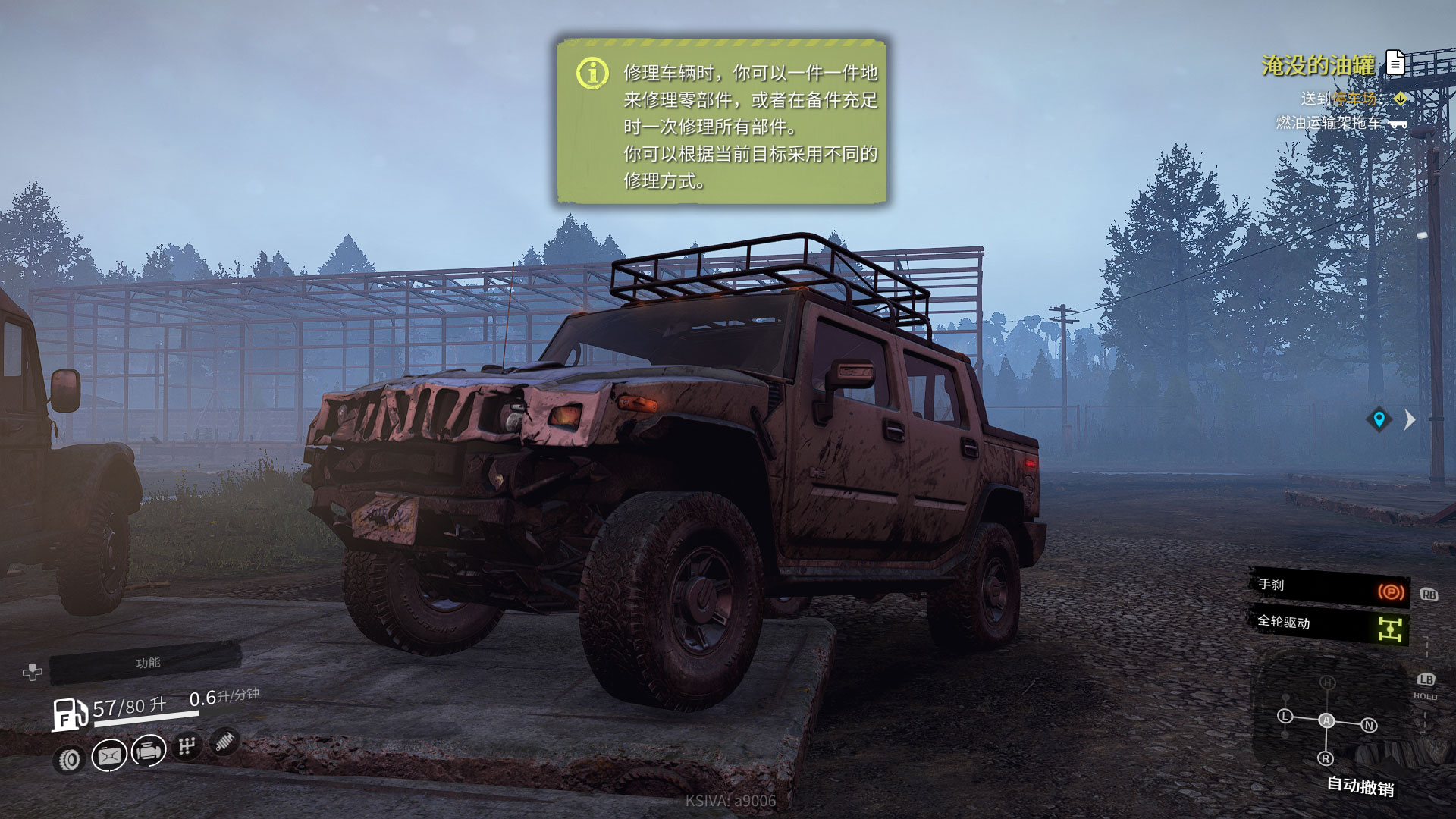Shift into high gear H
The height and width of the screenshot is (819, 1456).
coord(1327,682)
